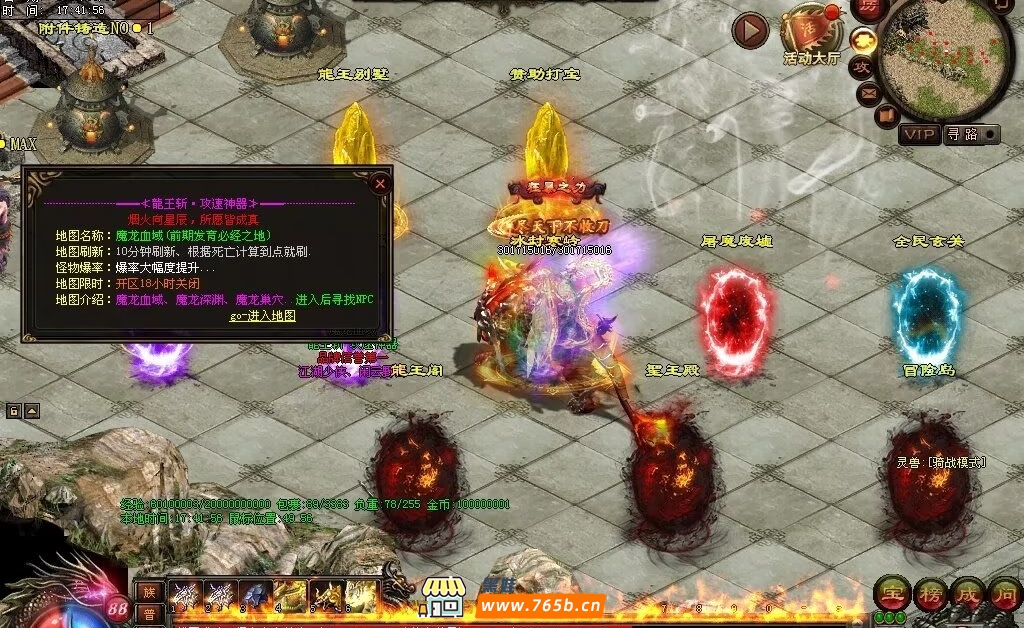Switch to the 普 chat channel
The width and height of the screenshot is (1024, 628).
[x=149, y=613]
